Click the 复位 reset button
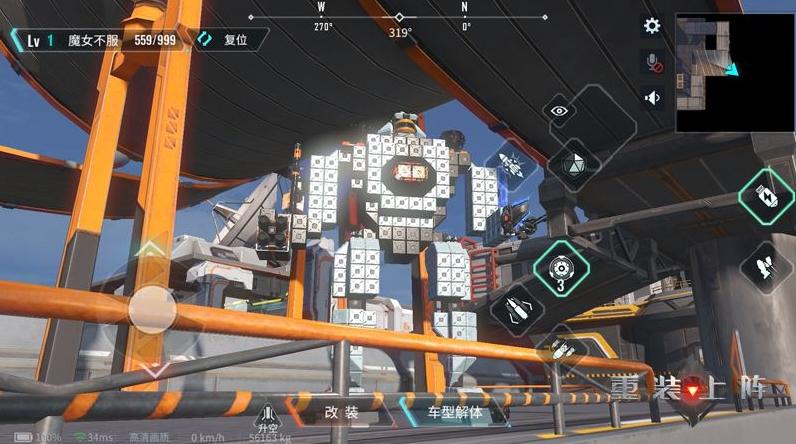796x444 pixels. tap(232, 40)
